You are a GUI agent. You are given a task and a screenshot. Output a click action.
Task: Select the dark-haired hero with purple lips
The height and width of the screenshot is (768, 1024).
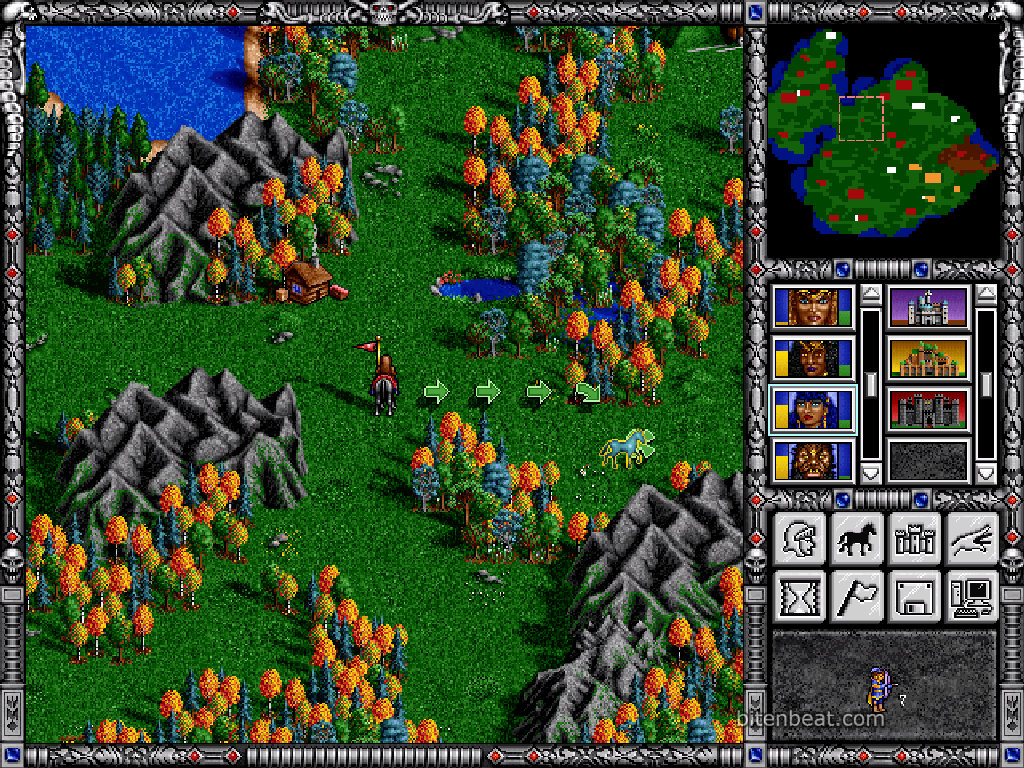click(813, 358)
